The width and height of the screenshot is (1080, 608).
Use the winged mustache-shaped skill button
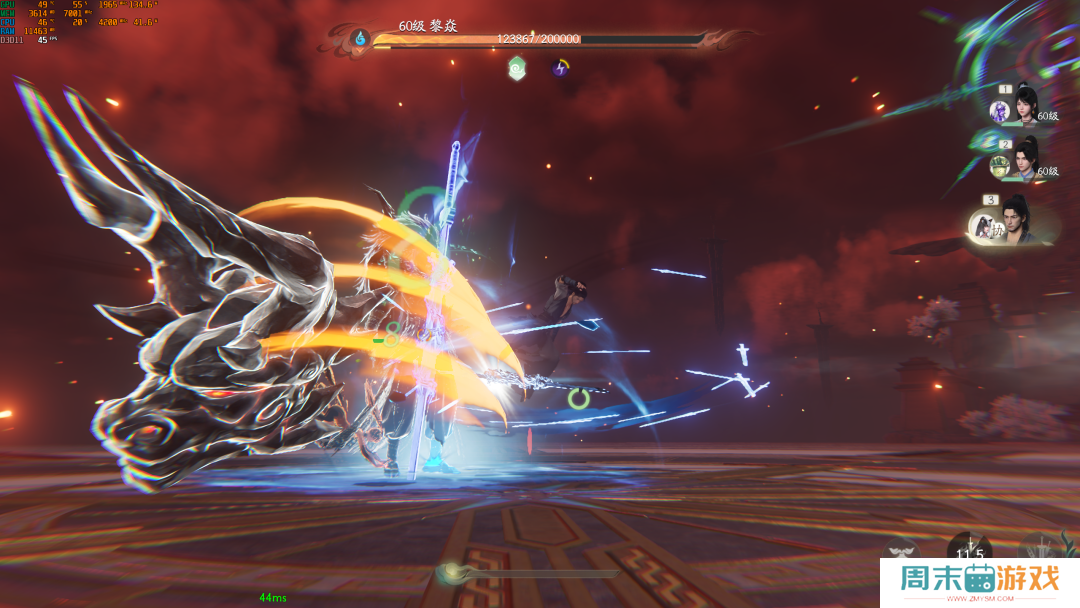tap(900, 552)
